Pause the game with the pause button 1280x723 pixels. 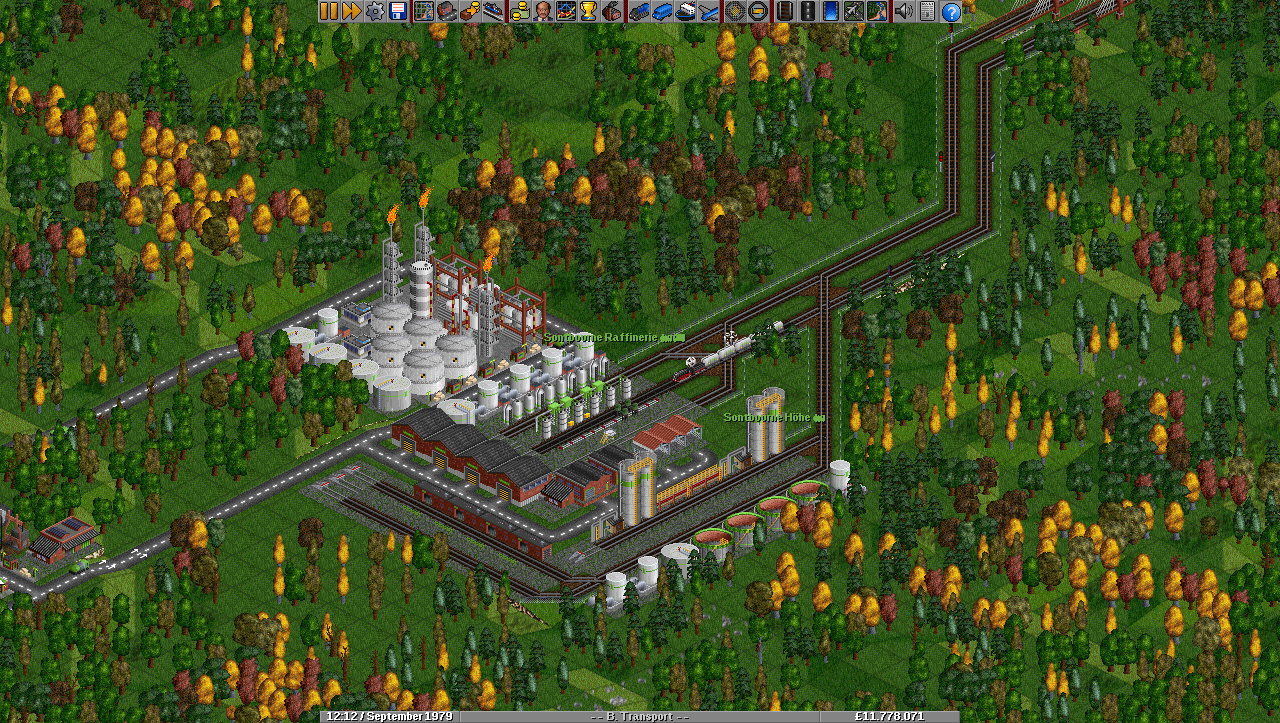coord(329,11)
